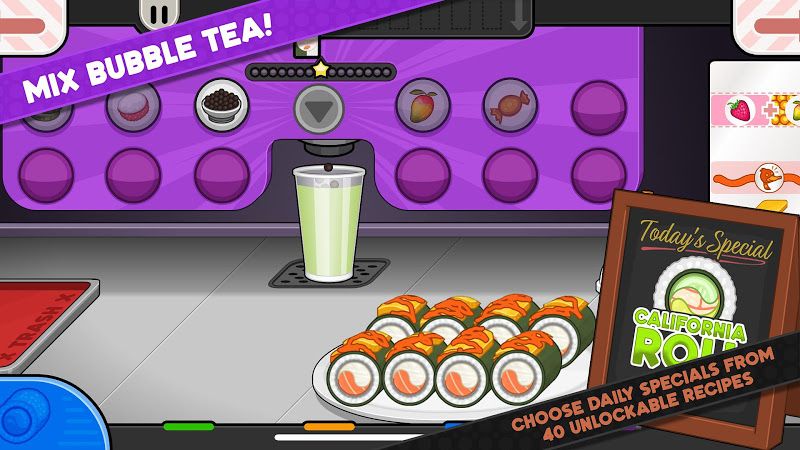This screenshot has width=800, height=450.
Task: Open the pause button at top
Action: pos(158,13)
